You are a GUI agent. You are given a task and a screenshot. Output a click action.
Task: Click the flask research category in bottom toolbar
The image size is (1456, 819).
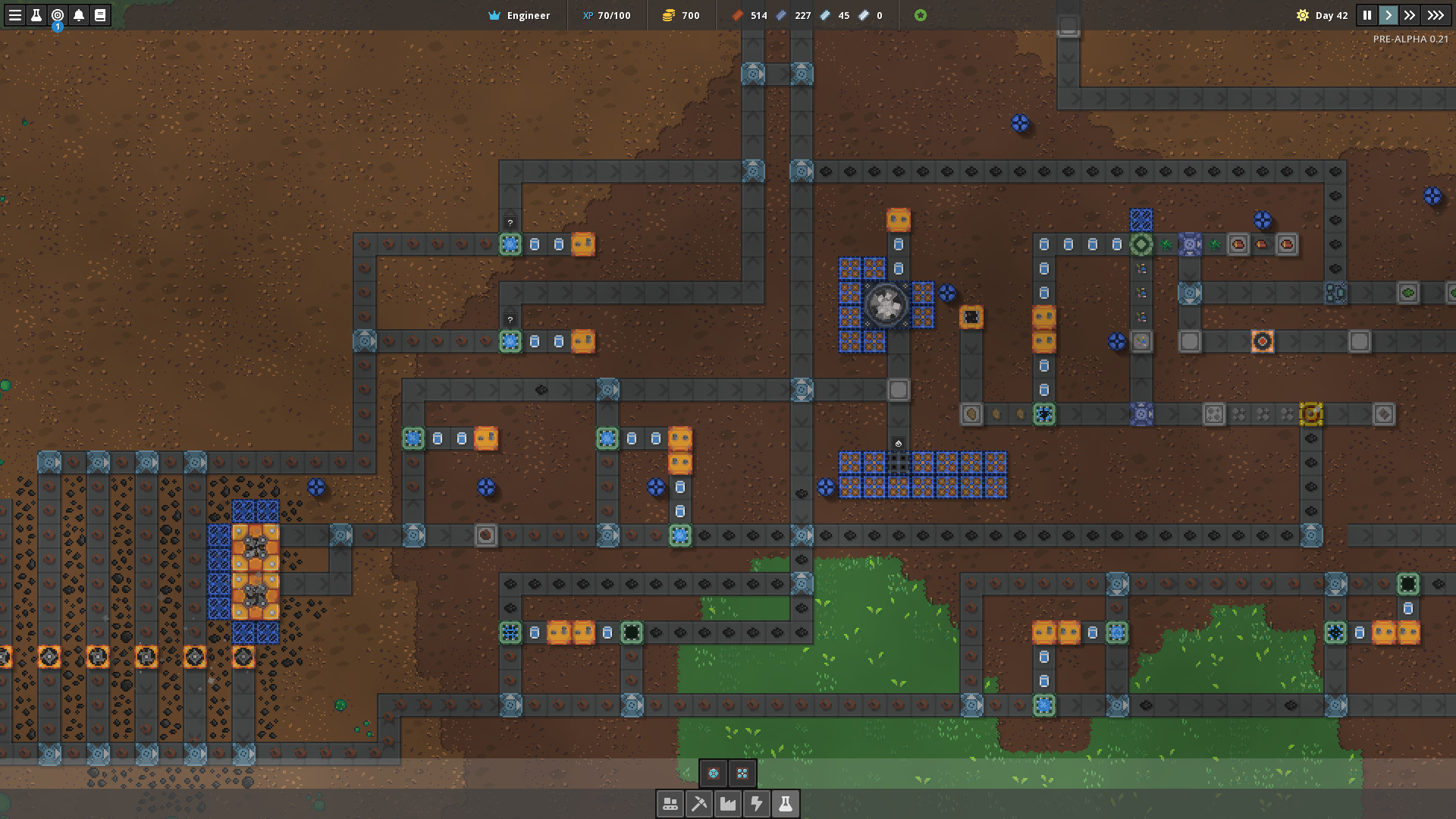786,803
